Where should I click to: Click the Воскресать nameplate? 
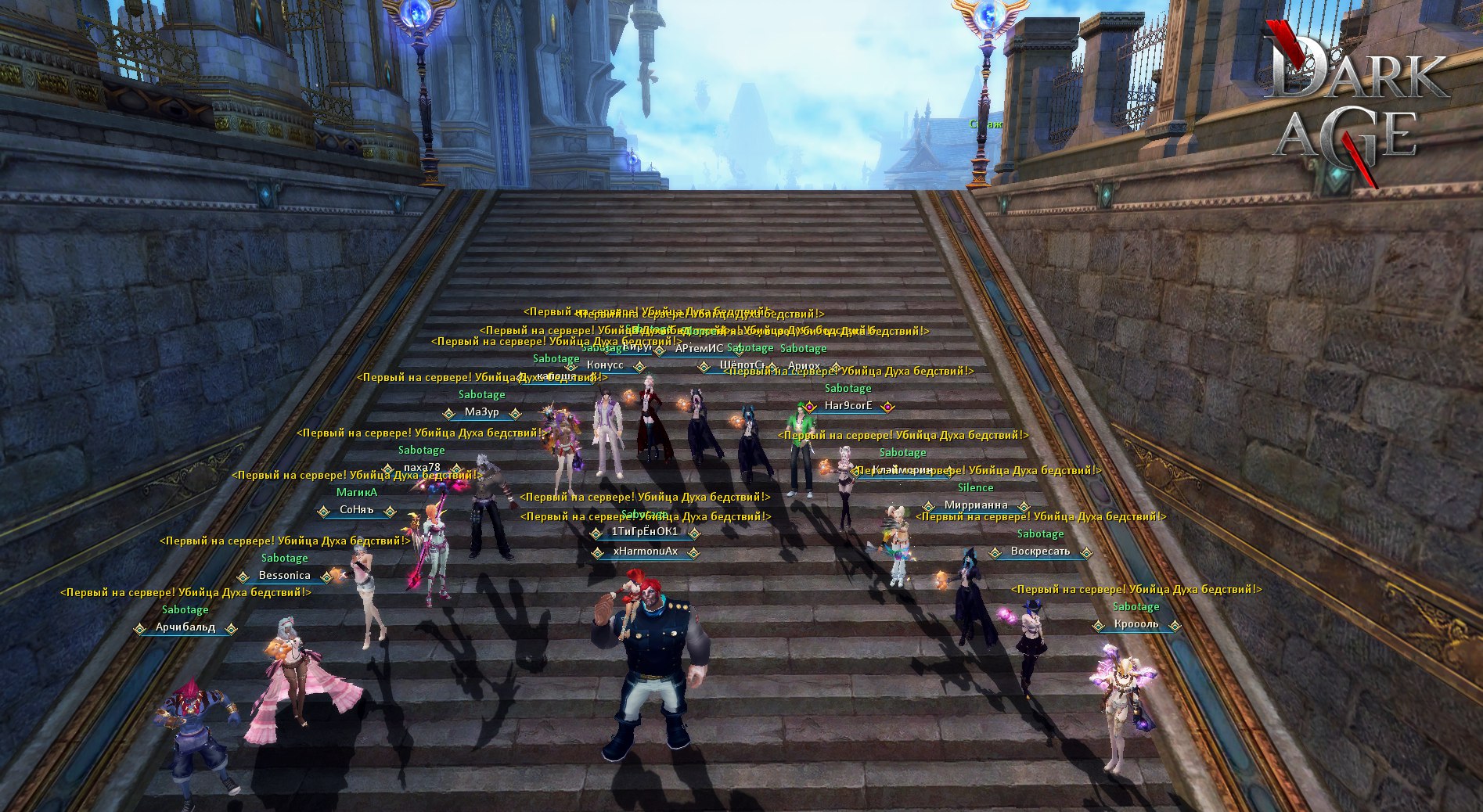tap(1040, 552)
